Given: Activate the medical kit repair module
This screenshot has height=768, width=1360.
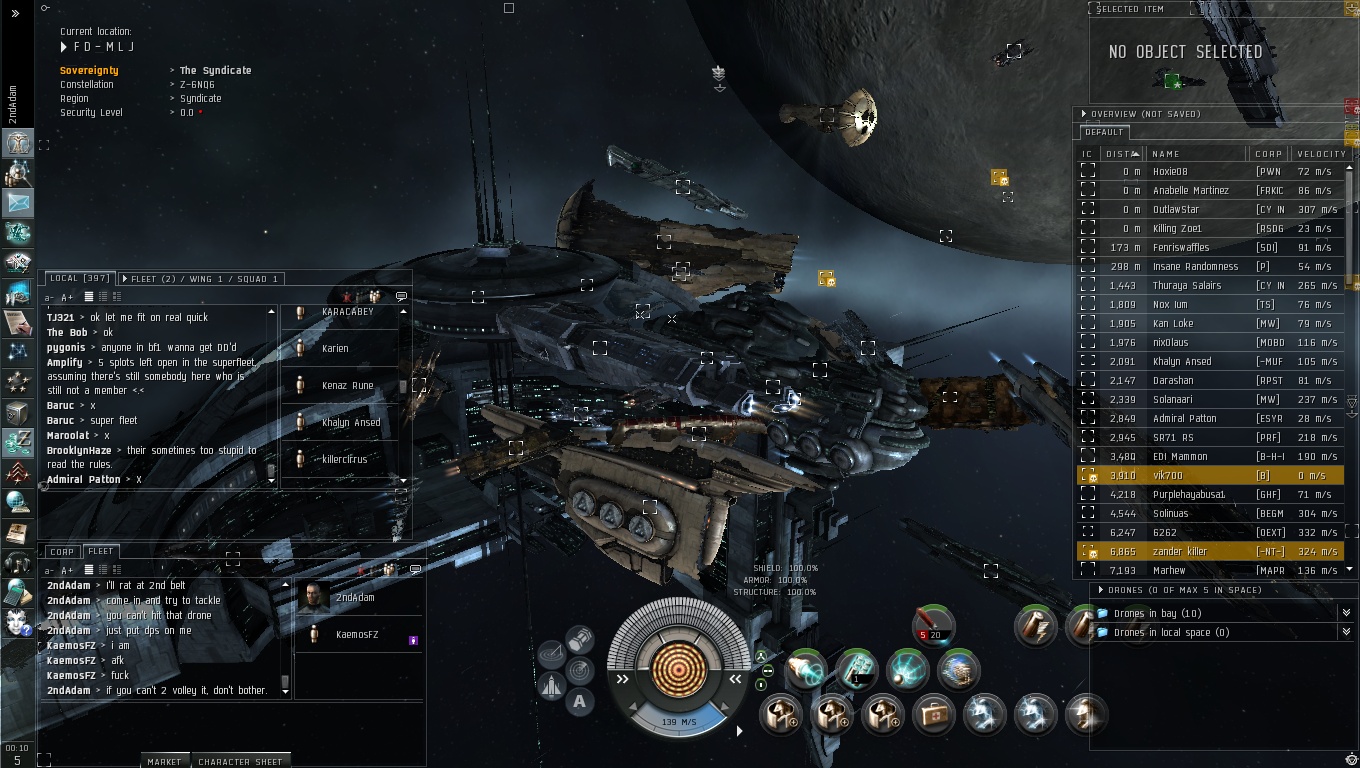Looking at the screenshot, I should [x=932, y=715].
